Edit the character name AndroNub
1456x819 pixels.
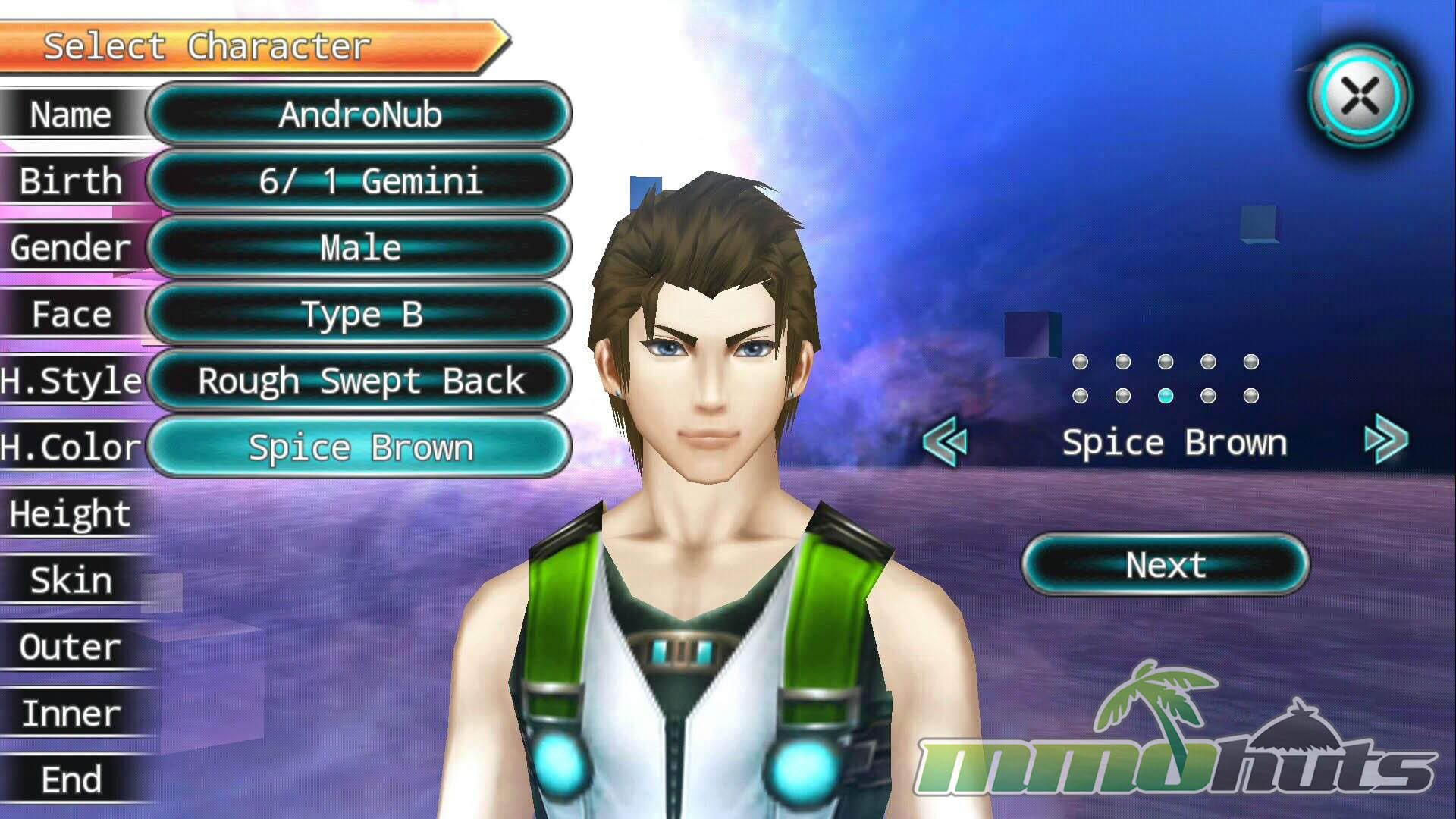pyautogui.click(x=359, y=115)
